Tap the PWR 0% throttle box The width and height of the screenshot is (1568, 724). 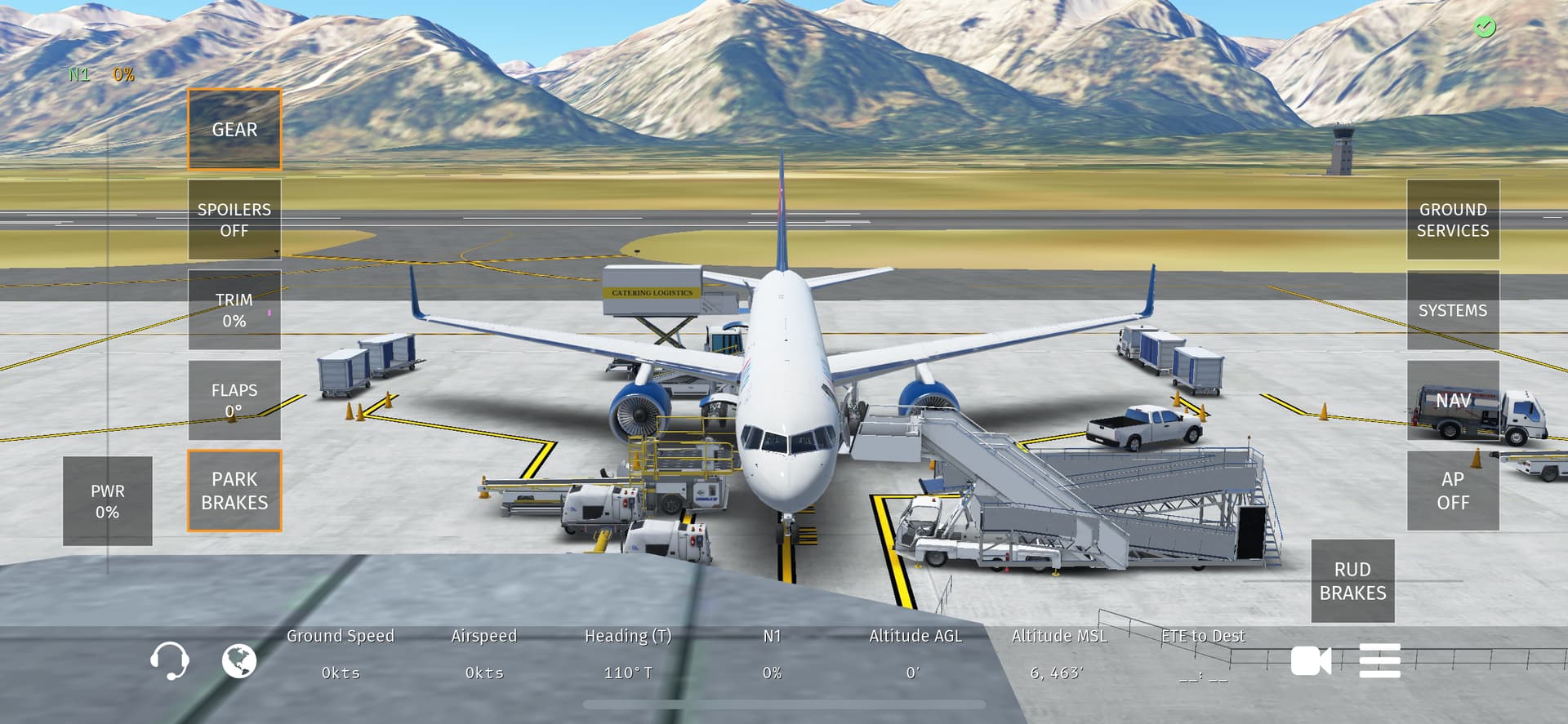coord(108,501)
